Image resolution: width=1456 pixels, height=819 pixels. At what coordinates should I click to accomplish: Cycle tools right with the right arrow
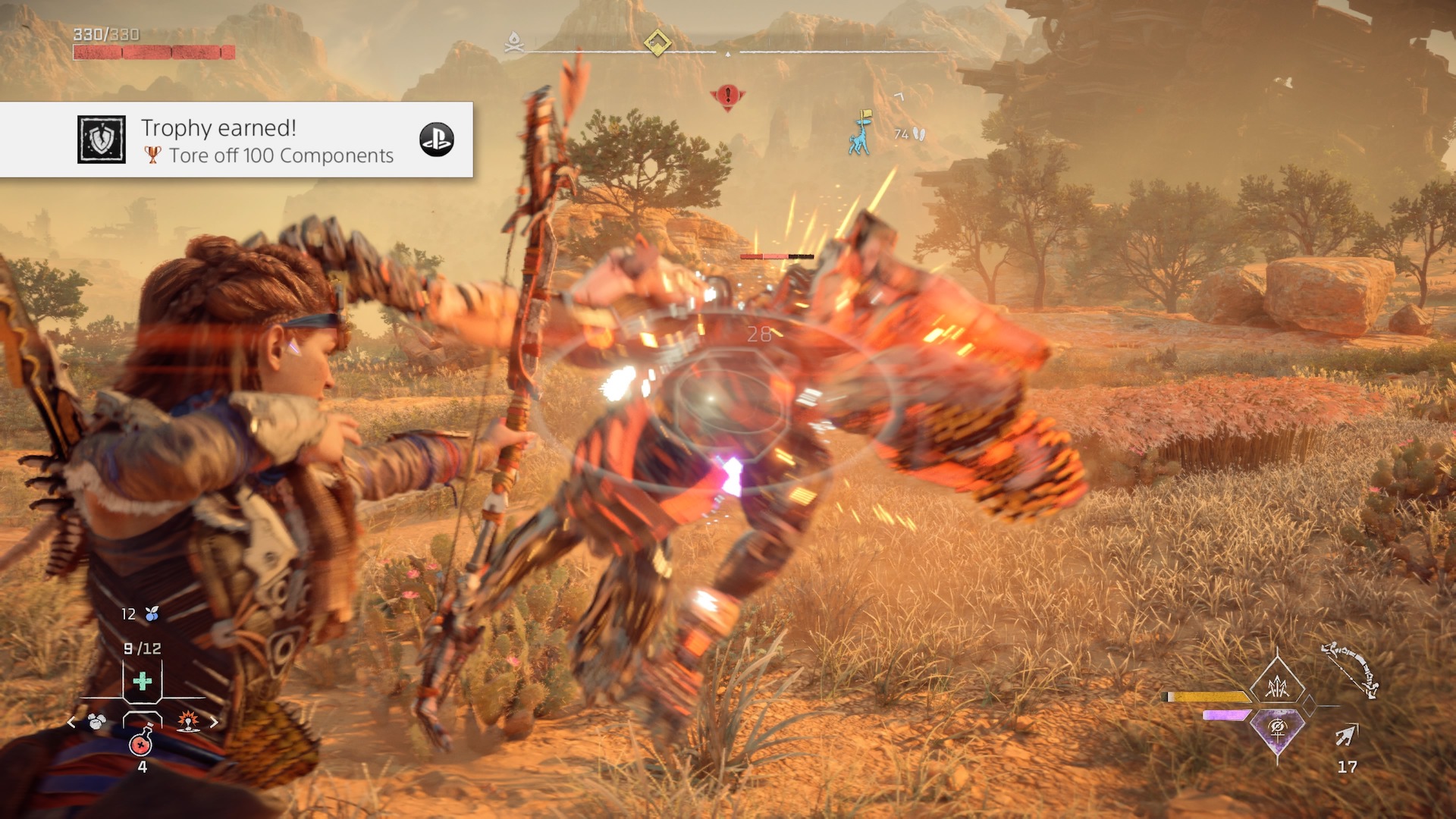[214, 722]
